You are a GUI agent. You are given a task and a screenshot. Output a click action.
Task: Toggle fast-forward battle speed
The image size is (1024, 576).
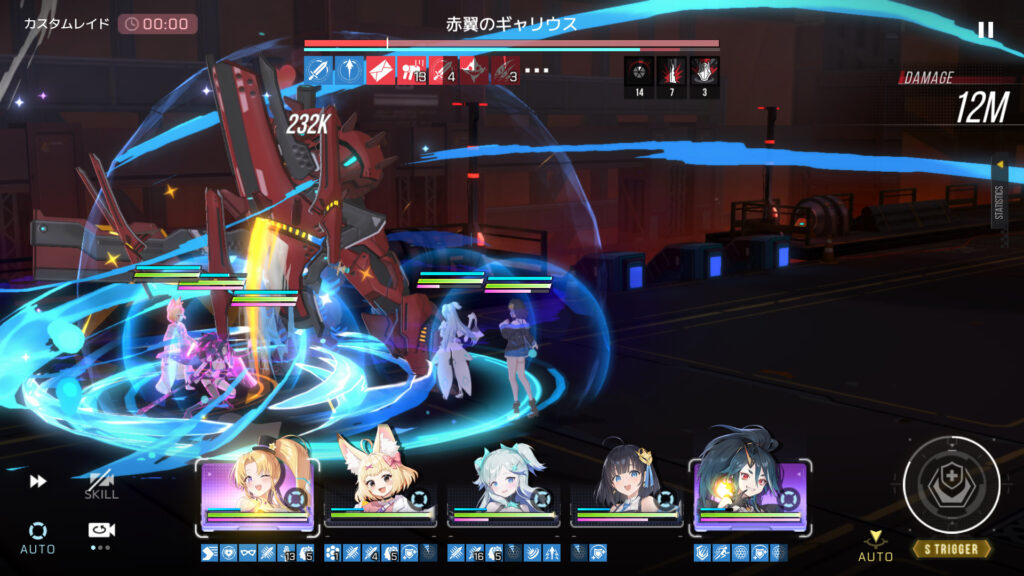coord(38,481)
